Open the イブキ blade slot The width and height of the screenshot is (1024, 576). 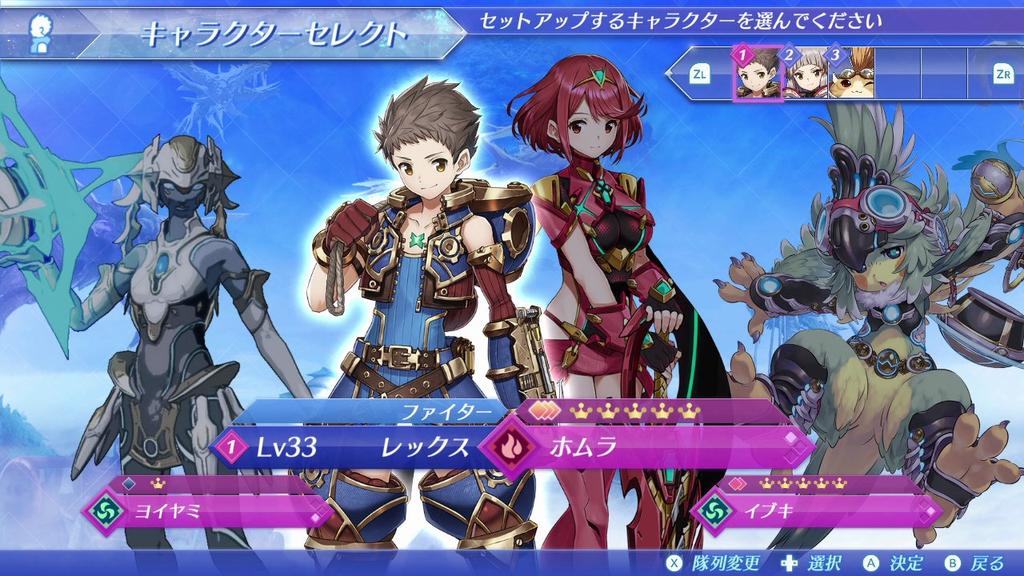coord(820,511)
